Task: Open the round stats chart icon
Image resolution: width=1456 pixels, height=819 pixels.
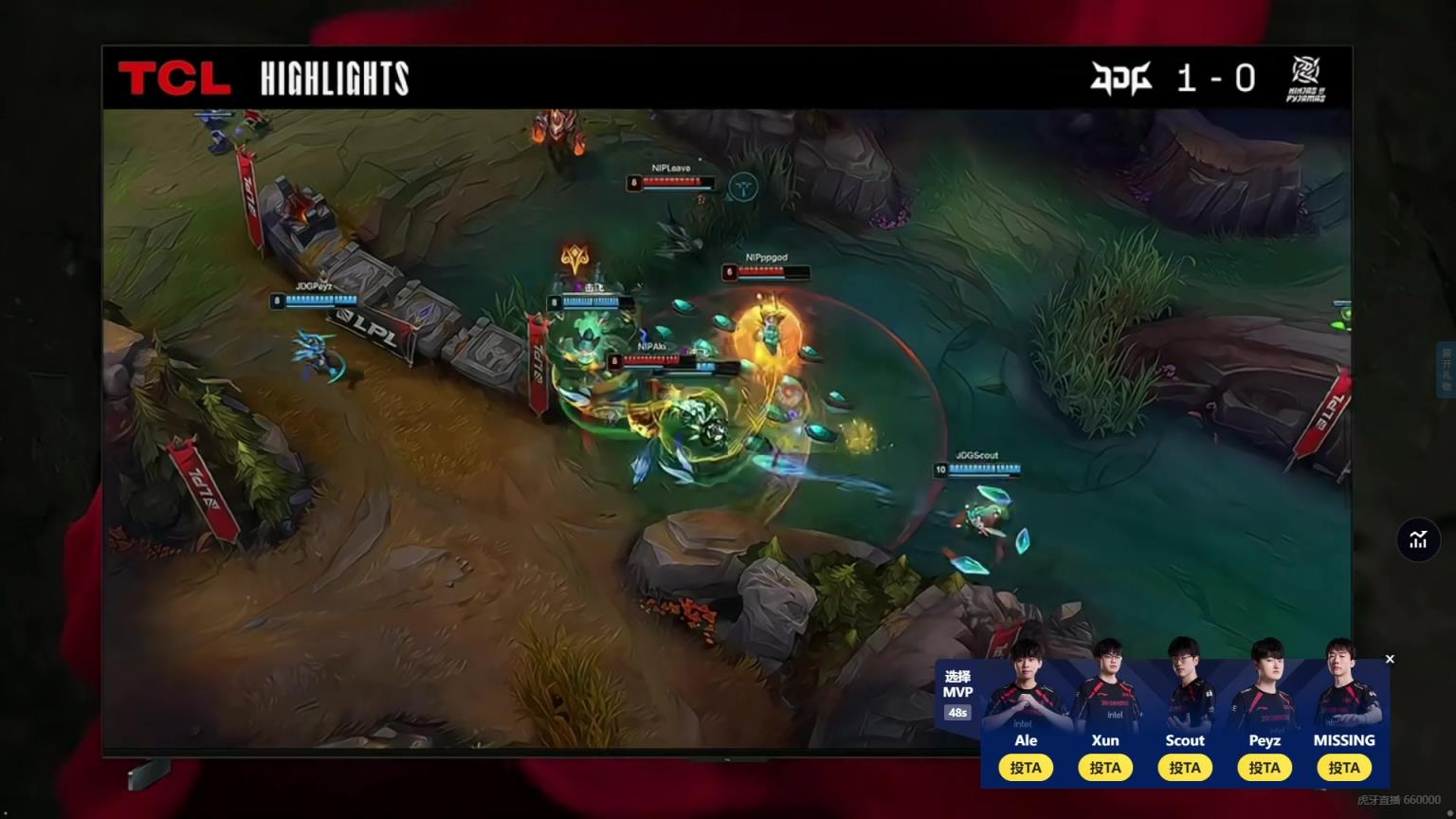Action: (x=1418, y=540)
